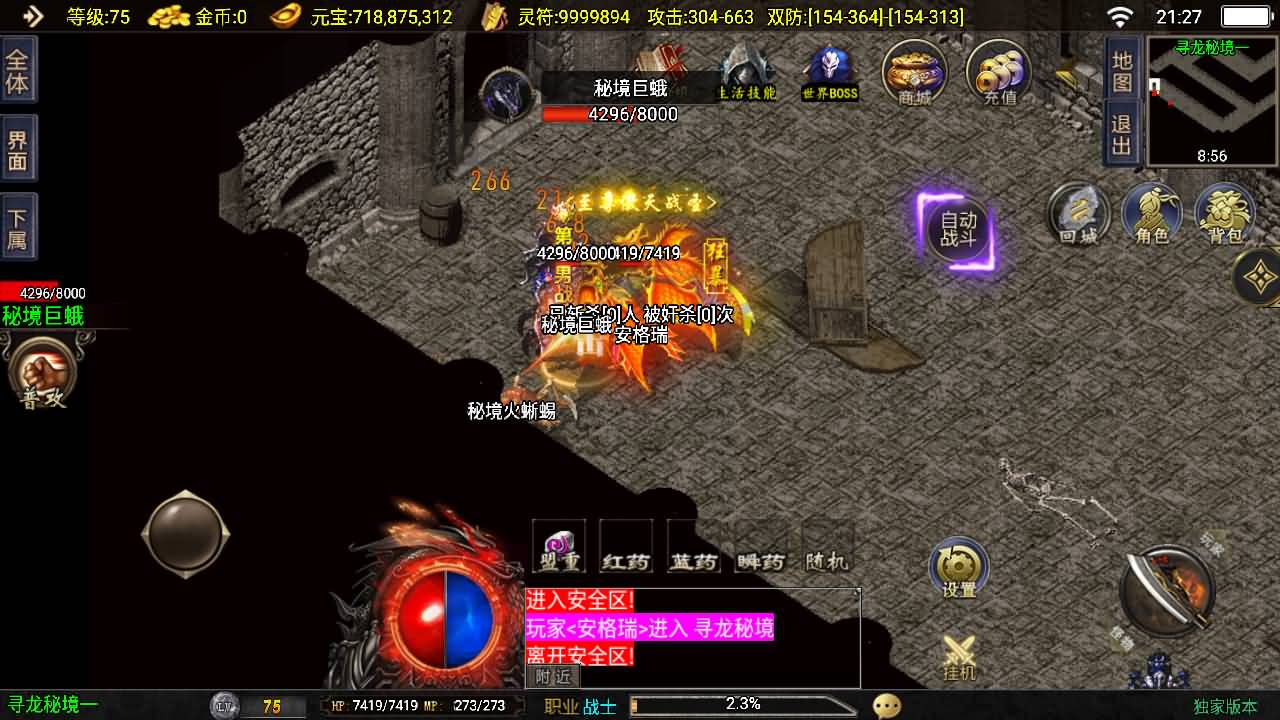Viewport: 1280px width, 720px height.
Task: Use the 回城 return-to-town icon
Action: [1078, 213]
